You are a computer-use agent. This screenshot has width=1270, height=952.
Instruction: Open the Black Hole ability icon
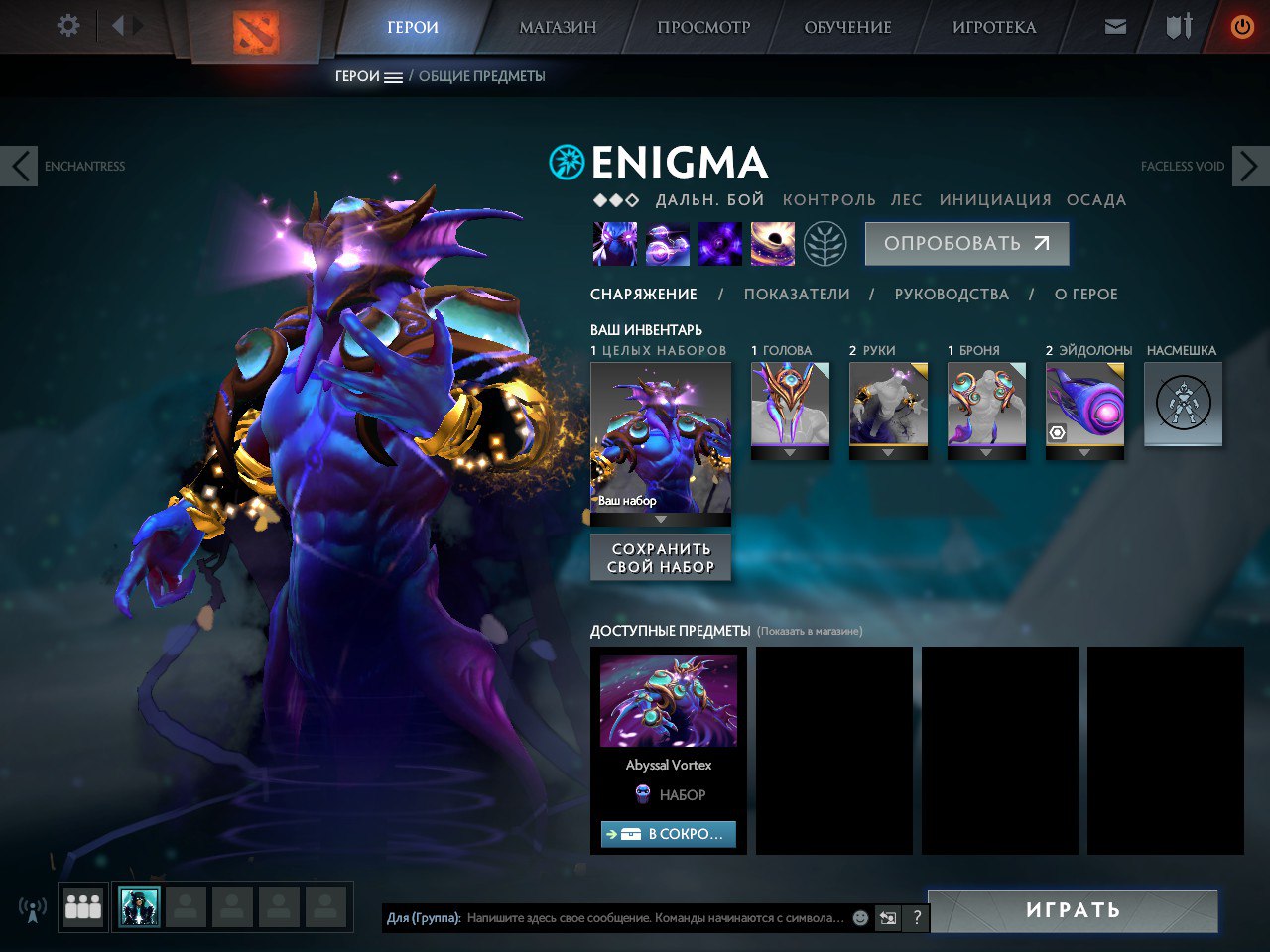click(x=772, y=244)
